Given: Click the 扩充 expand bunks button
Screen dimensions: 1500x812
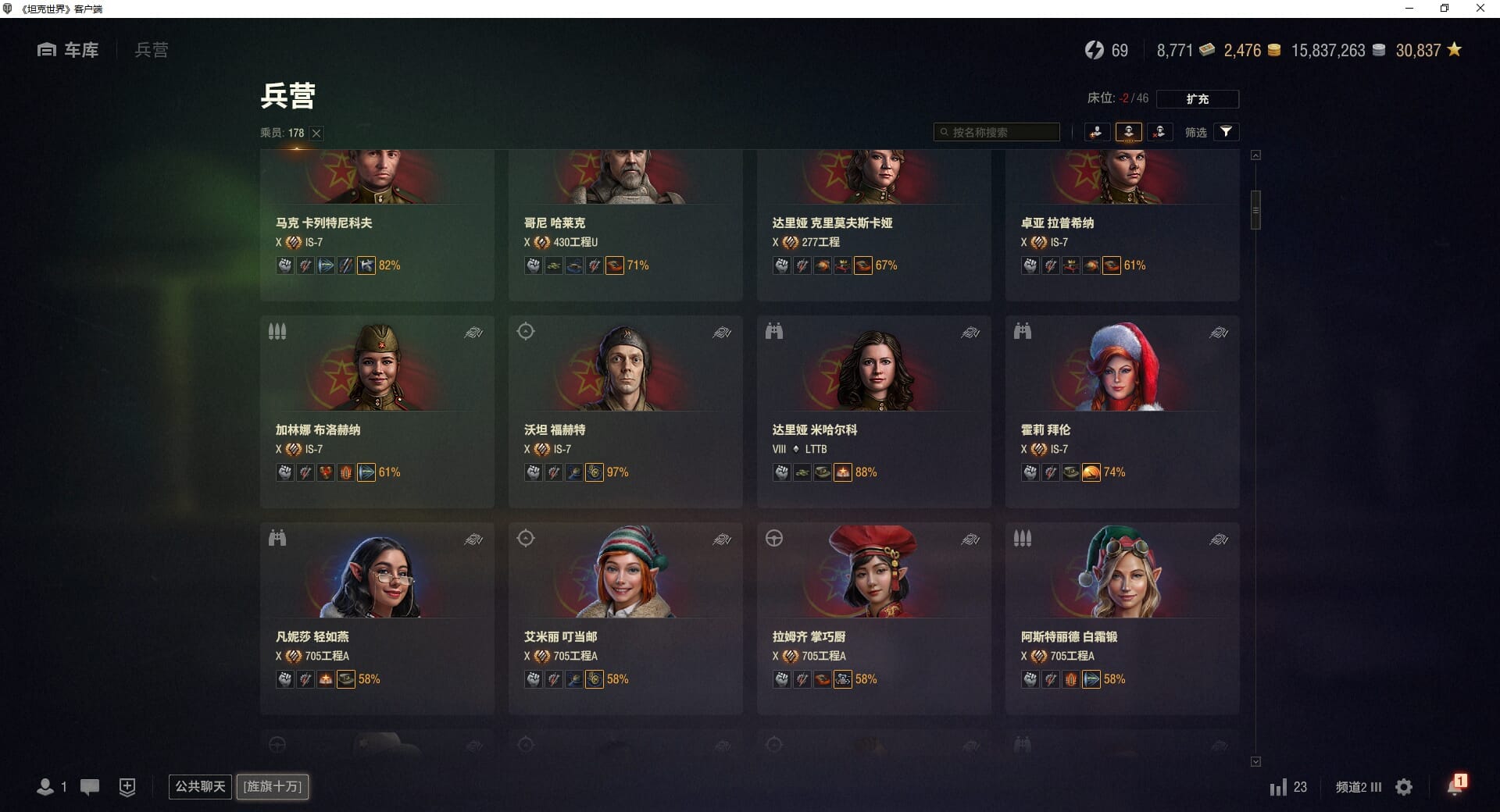Looking at the screenshot, I should 1197,99.
